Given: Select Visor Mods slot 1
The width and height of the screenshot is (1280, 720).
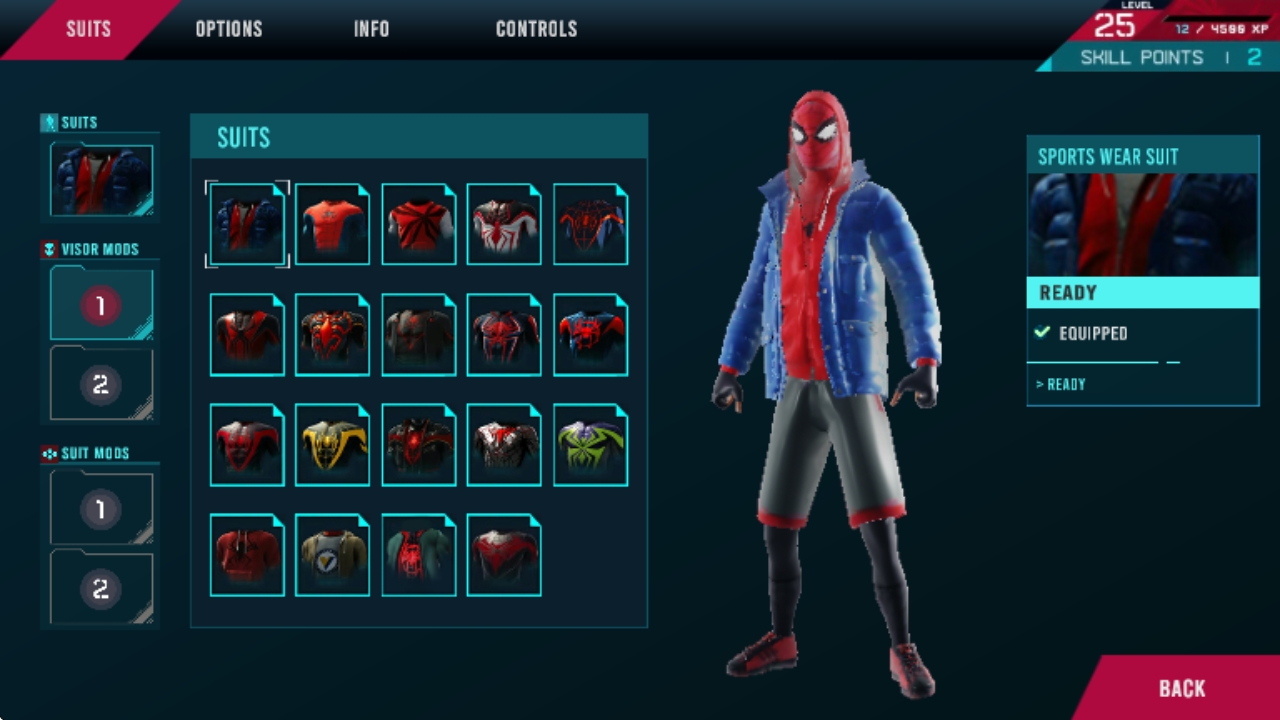Looking at the screenshot, I should click(x=101, y=304).
